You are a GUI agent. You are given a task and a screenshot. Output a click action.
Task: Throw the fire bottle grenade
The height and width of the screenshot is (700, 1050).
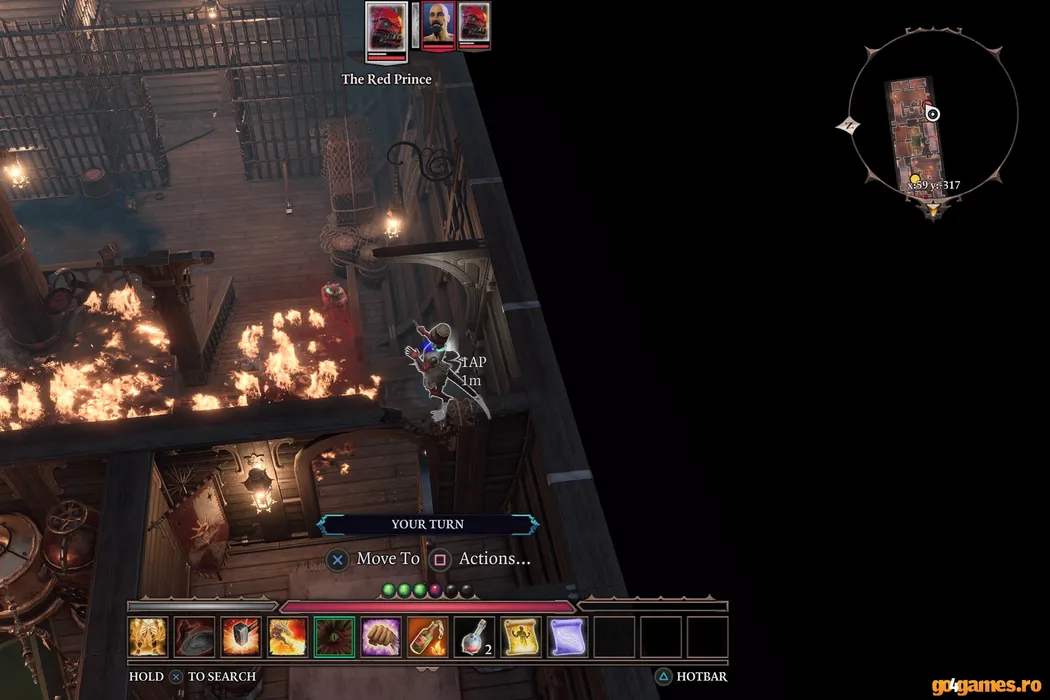(427, 636)
